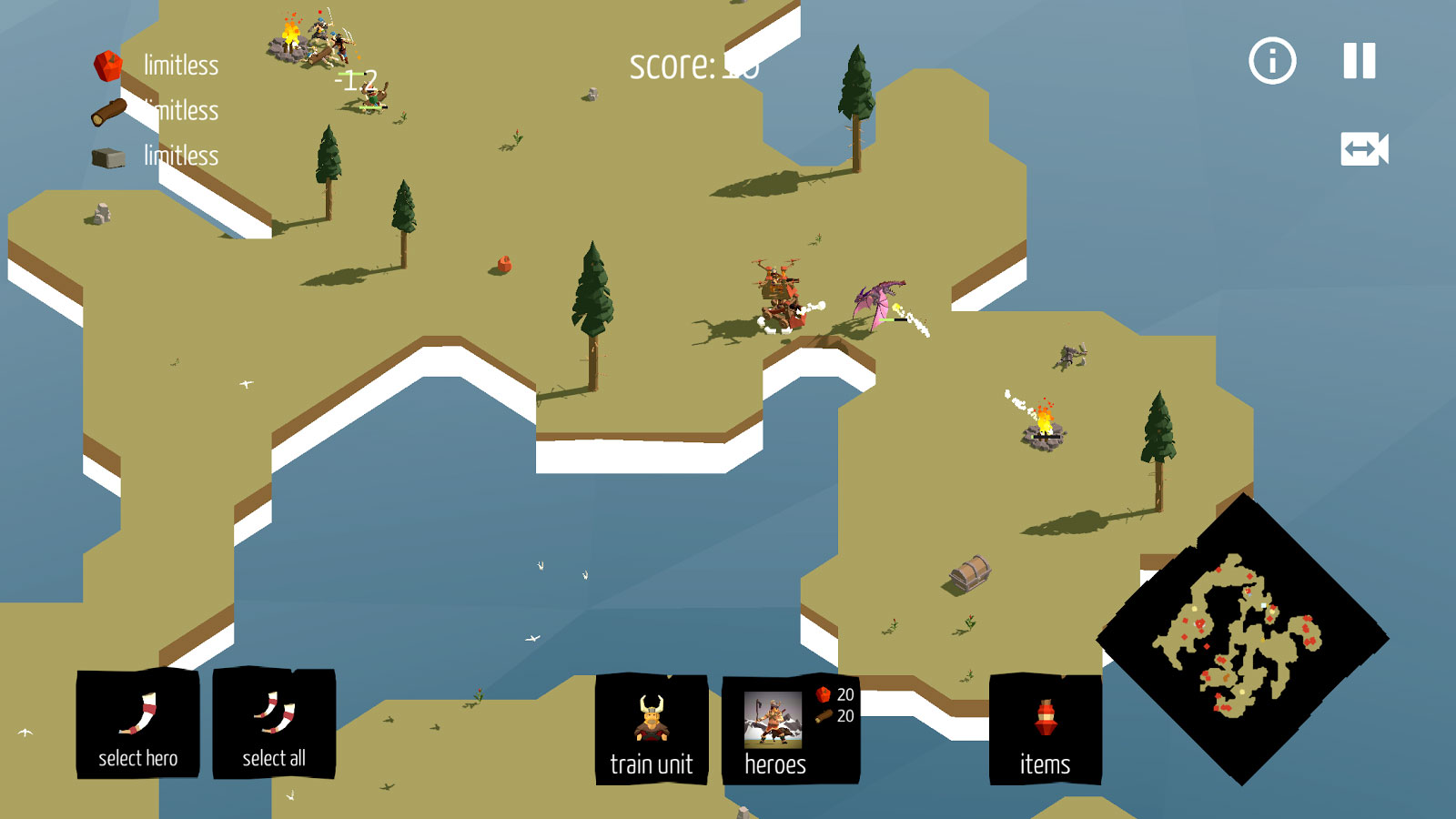This screenshot has height=819, width=1456.
Task: Select all units with the horns button
Action: (x=274, y=725)
